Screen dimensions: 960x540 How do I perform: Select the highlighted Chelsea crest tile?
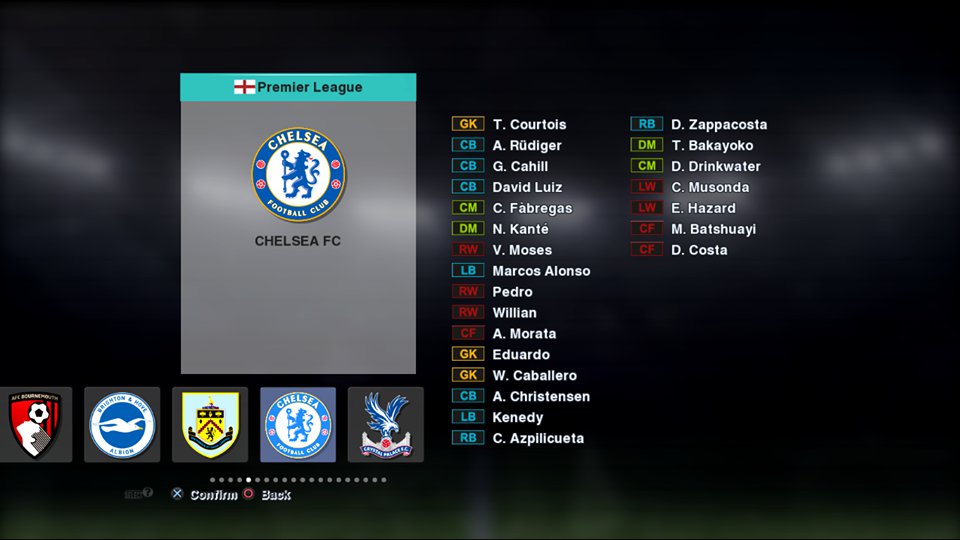click(x=298, y=425)
